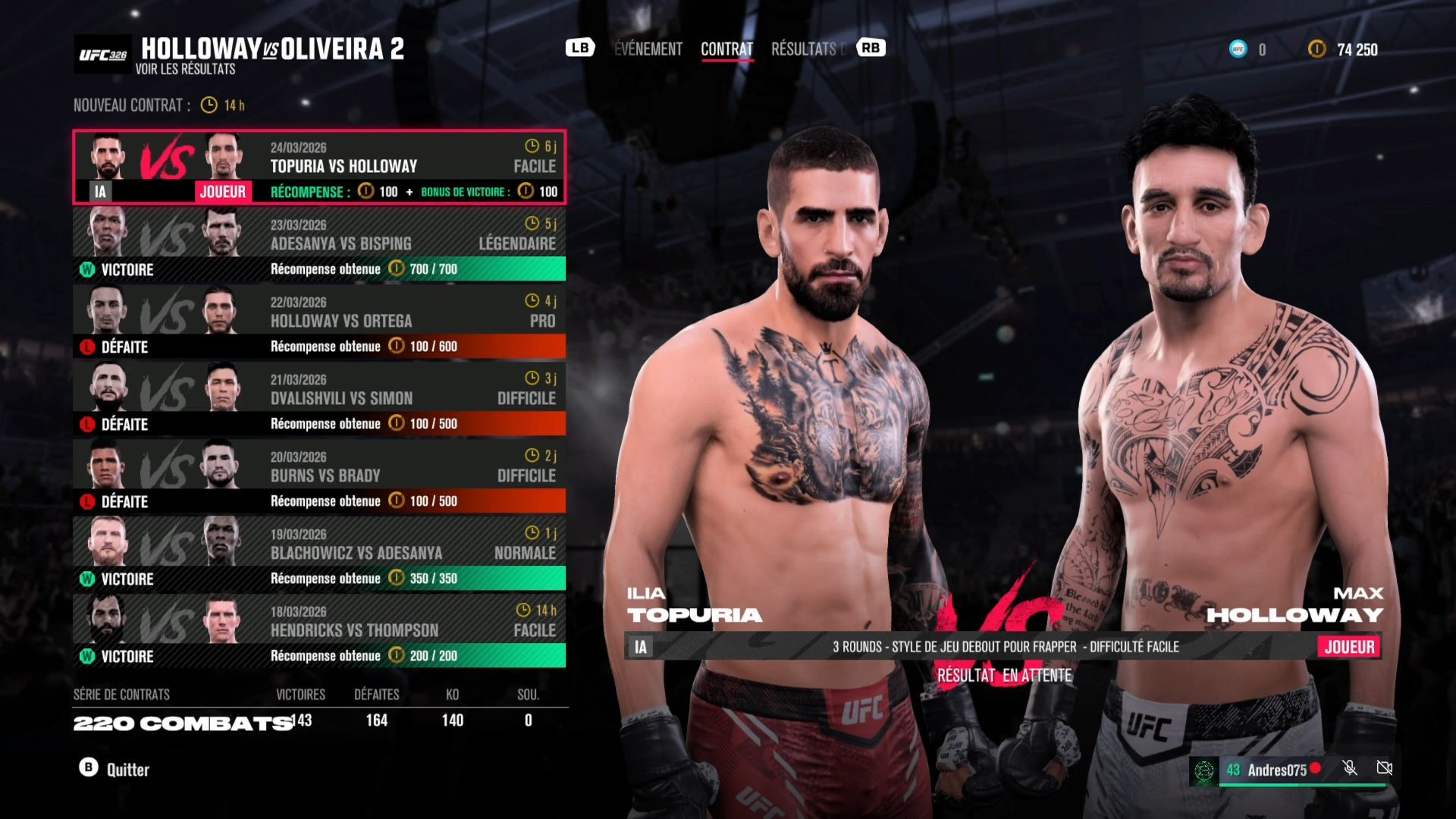Screen dimensions: 1456x819
Task: Open the Blachowicz vs Adesanya contract
Action: click(318, 554)
